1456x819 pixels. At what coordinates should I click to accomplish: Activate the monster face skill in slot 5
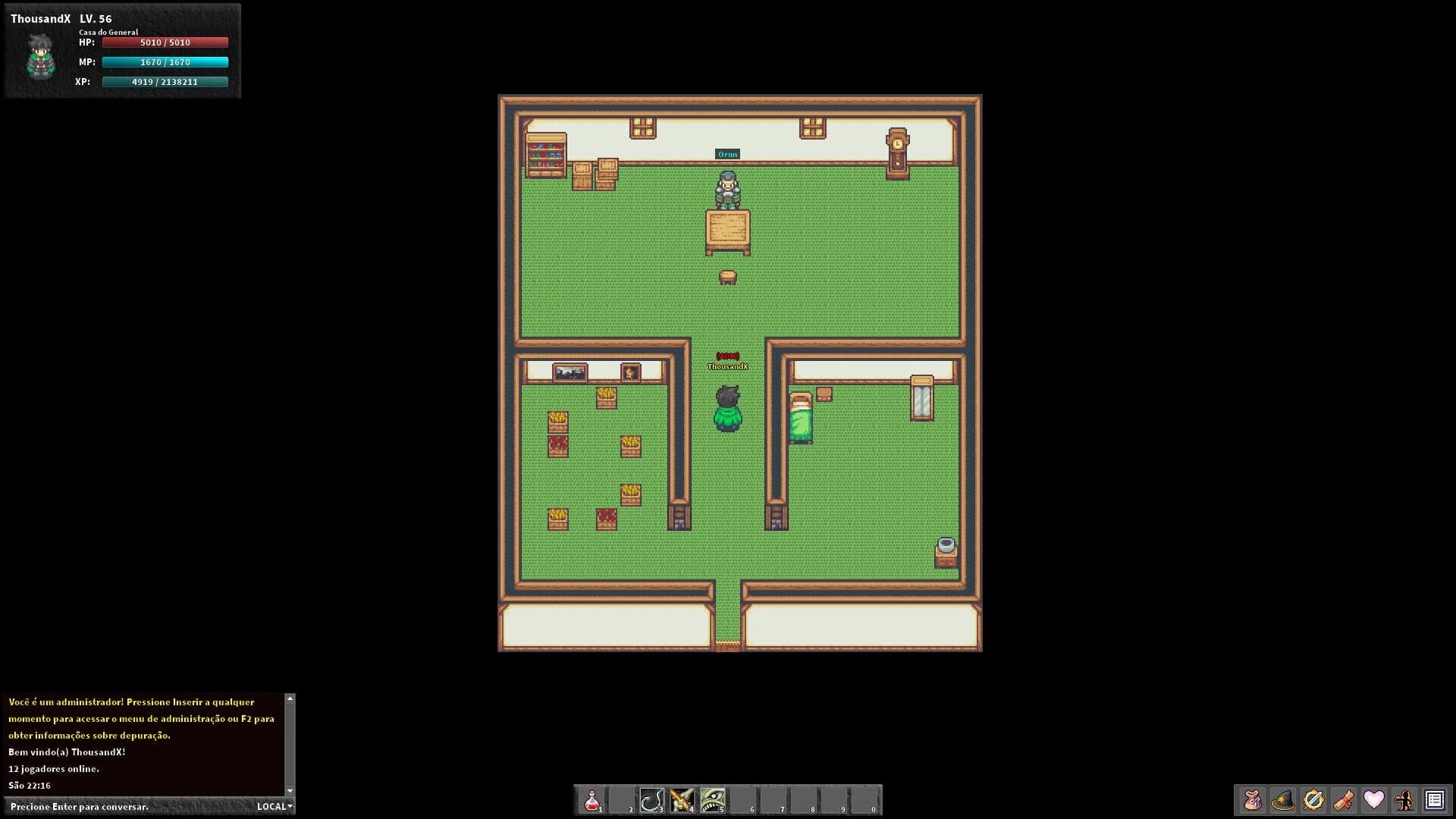[x=714, y=799]
